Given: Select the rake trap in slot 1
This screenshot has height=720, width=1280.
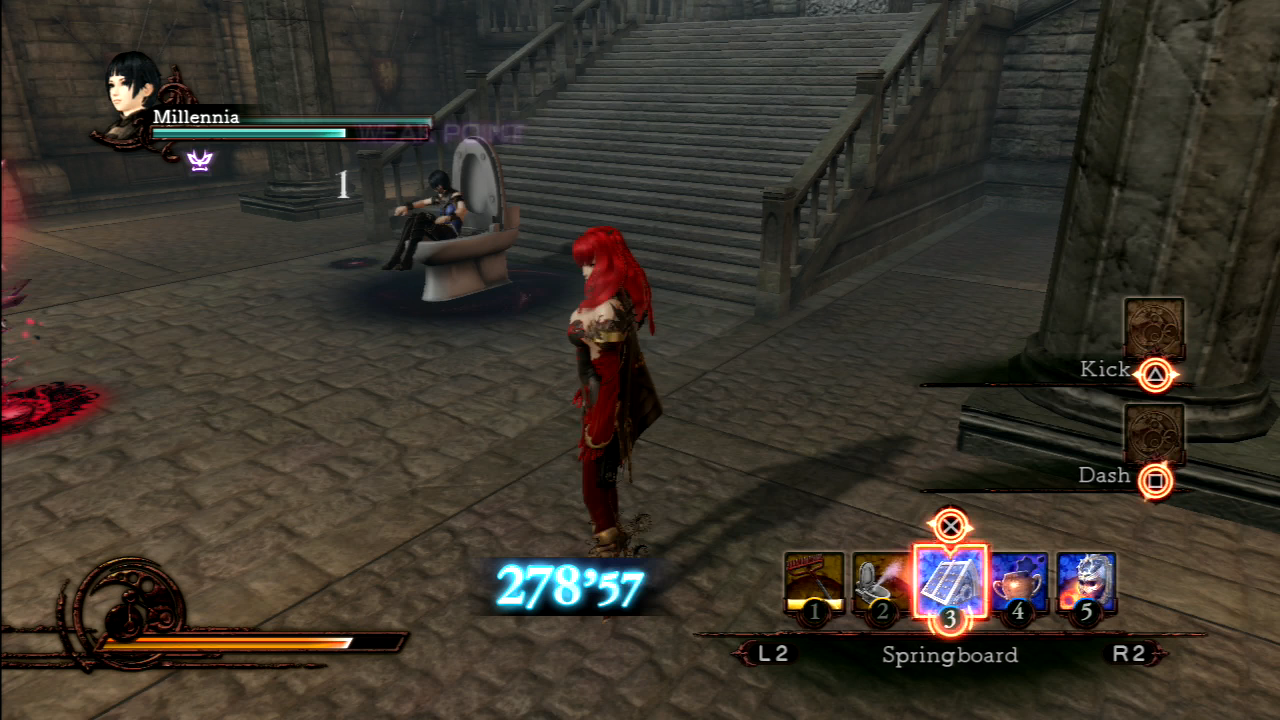Looking at the screenshot, I should pyautogui.click(x=814, y=581).
